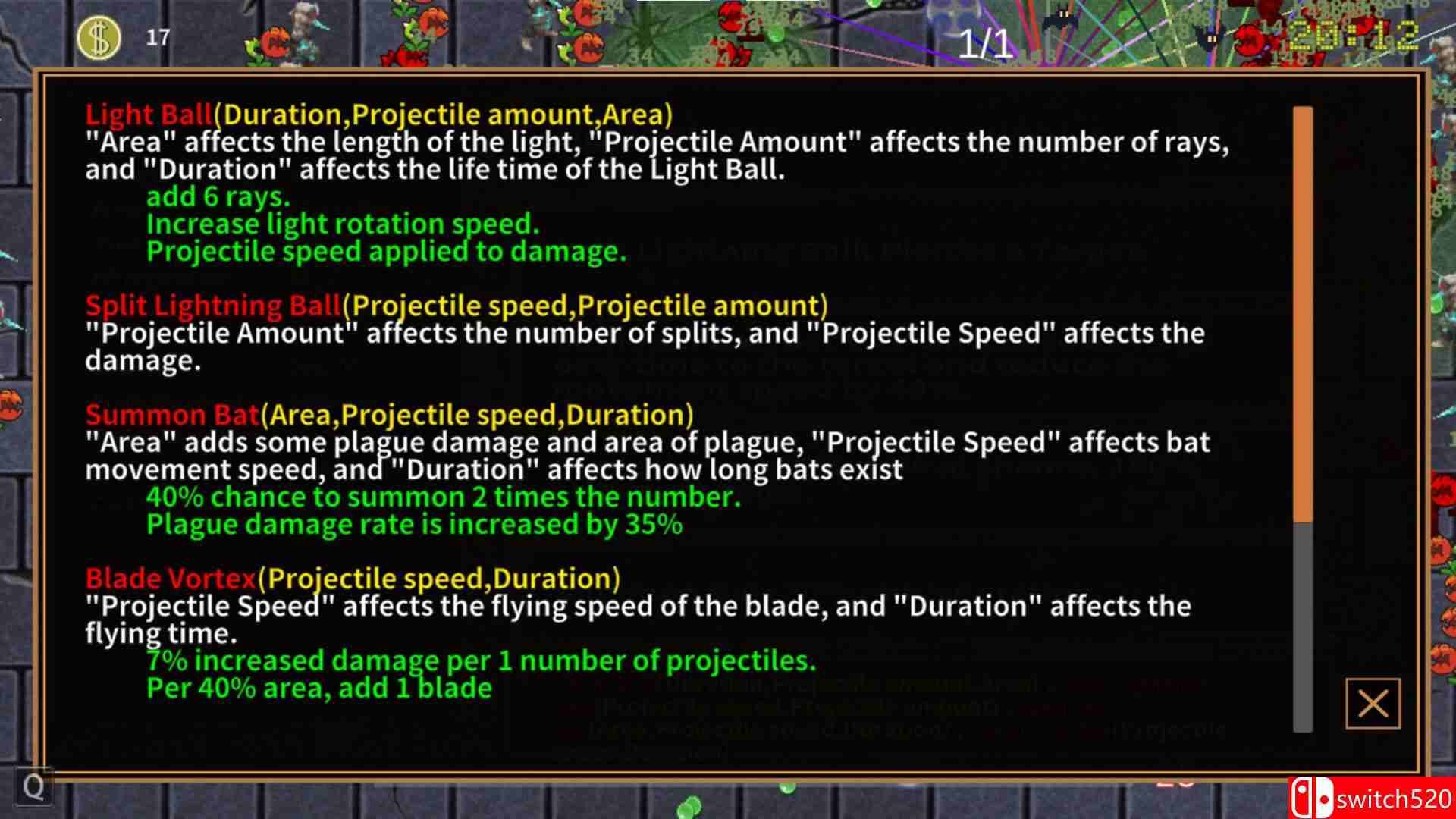
Task: Select the Summon Bat skill heading
Action: [x=171, y=415]
